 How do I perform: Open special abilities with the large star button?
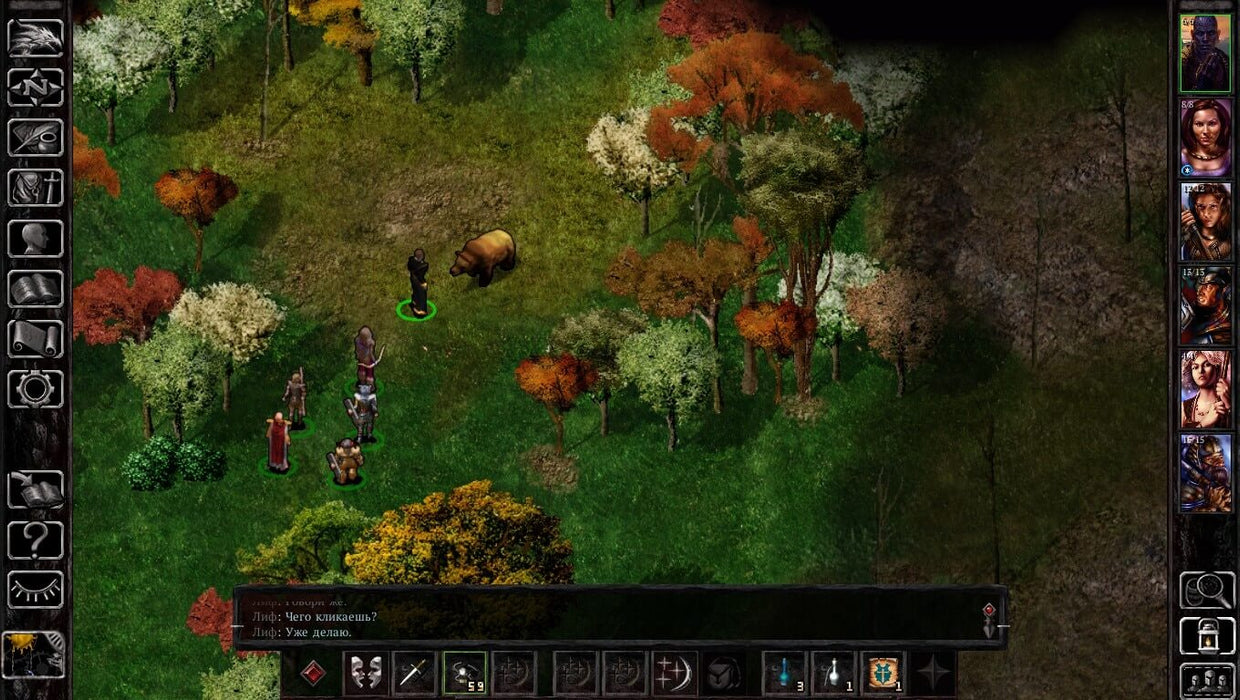(x=933, y=673)
